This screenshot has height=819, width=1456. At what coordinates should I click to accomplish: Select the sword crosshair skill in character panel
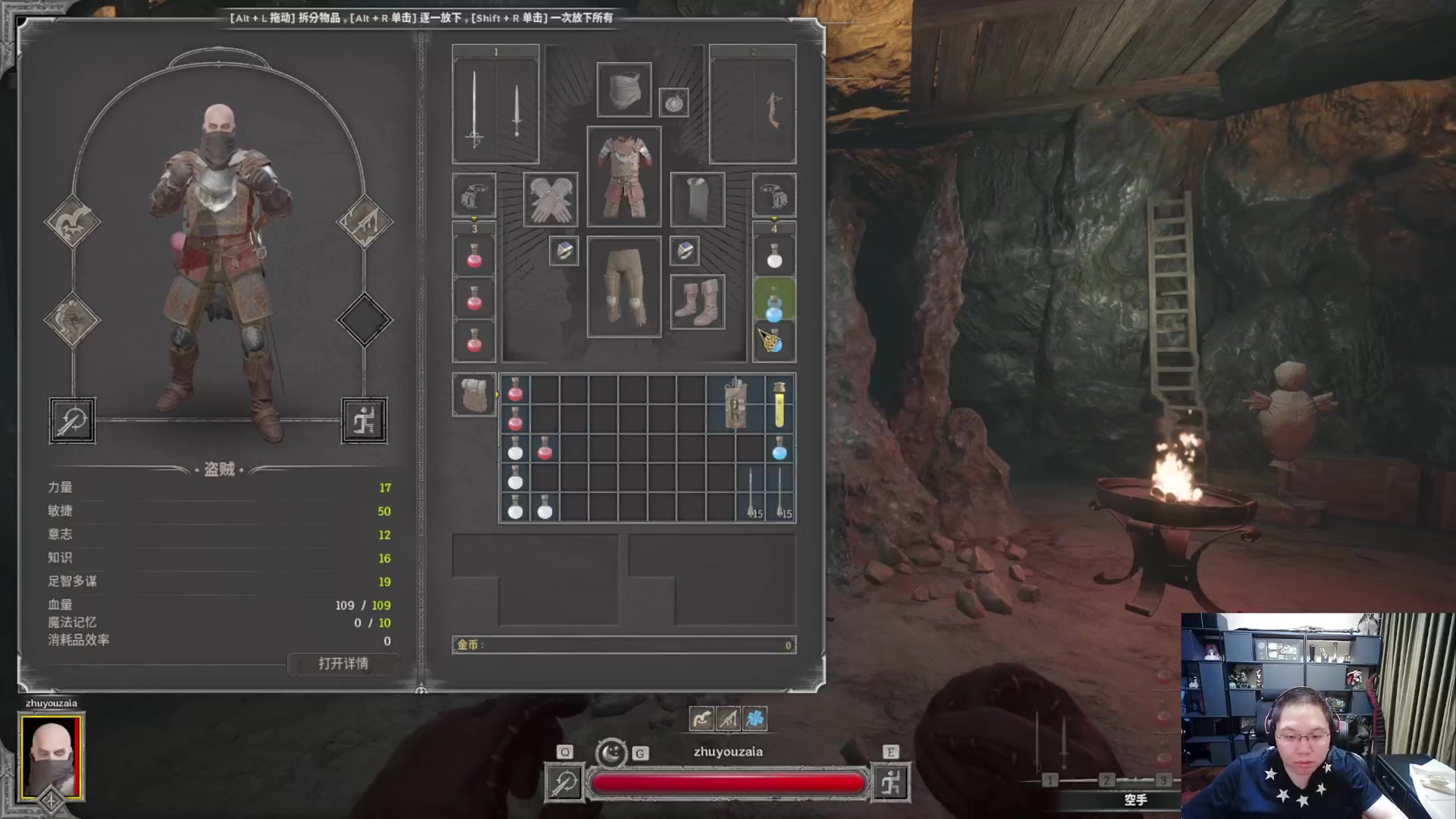coord(72,420)
